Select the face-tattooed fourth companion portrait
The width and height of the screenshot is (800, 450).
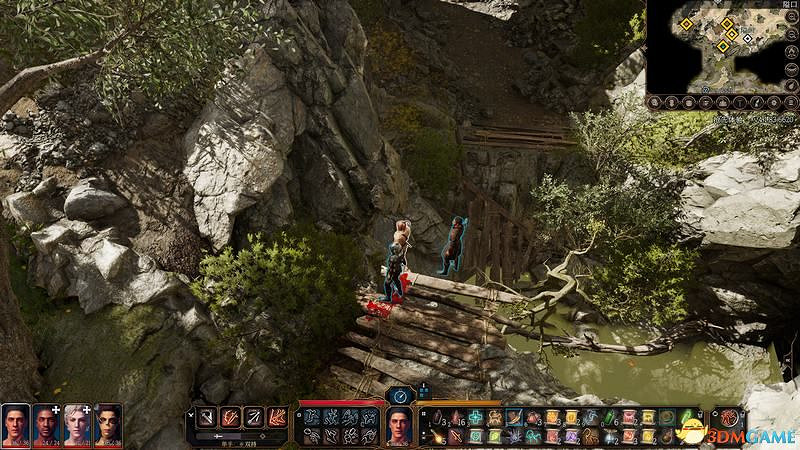108,424
